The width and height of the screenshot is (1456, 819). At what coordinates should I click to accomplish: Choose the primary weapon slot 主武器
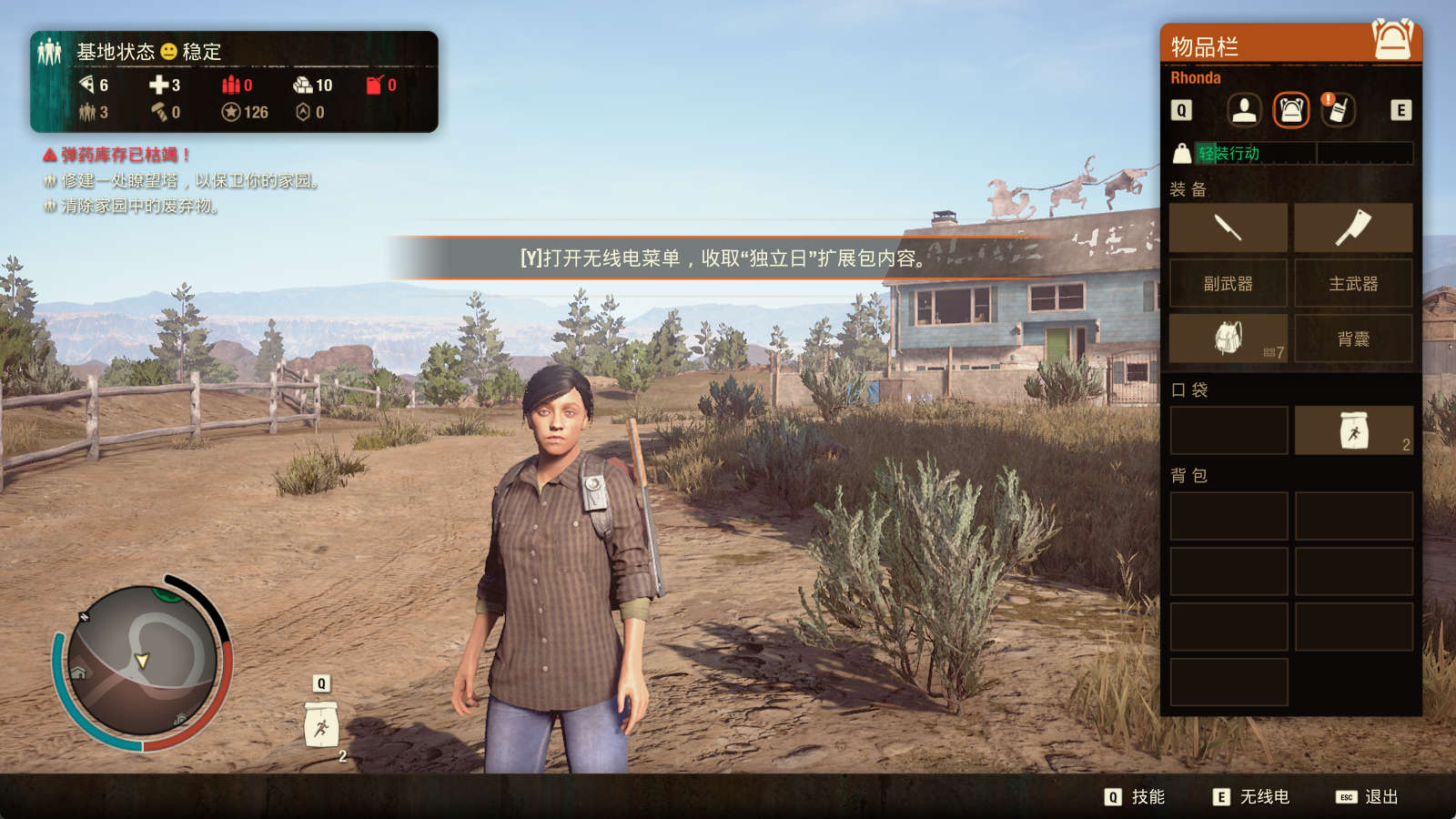(1353, 284)
